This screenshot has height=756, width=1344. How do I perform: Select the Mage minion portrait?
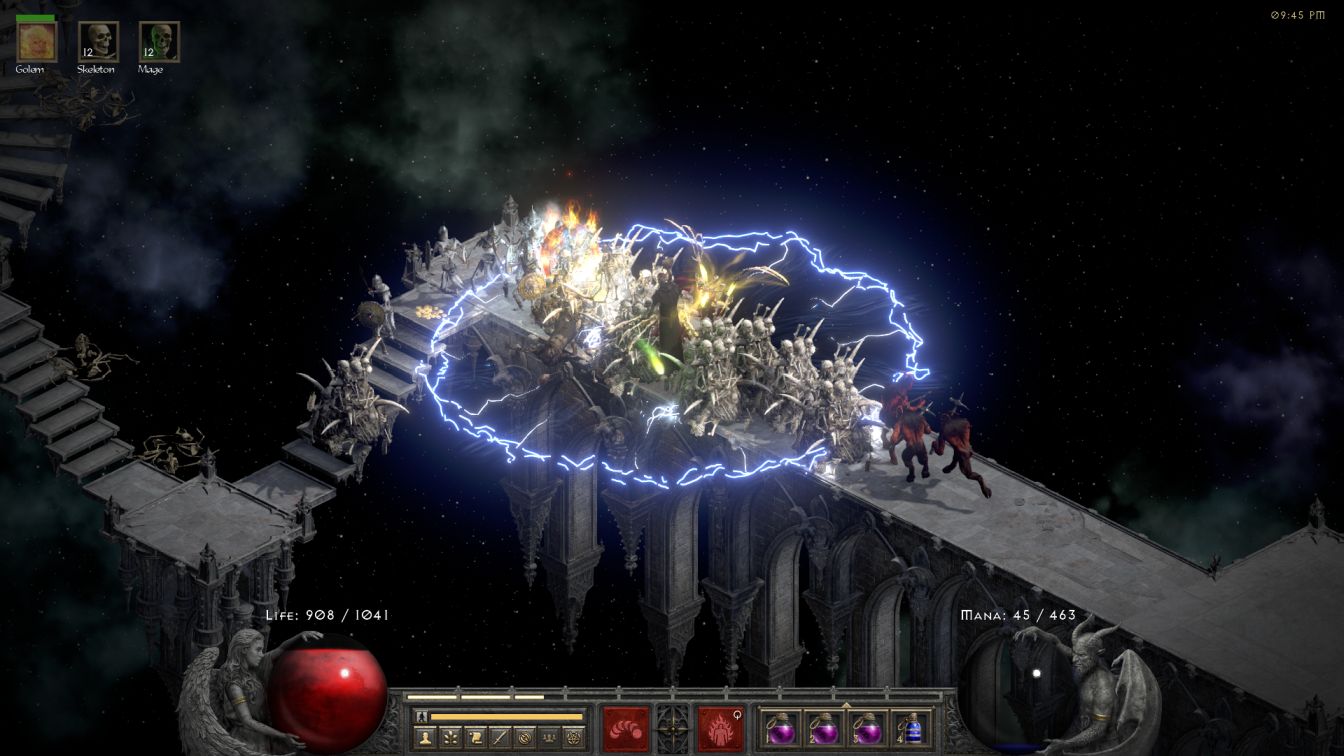pyautogui.click(x=158, y=41)
